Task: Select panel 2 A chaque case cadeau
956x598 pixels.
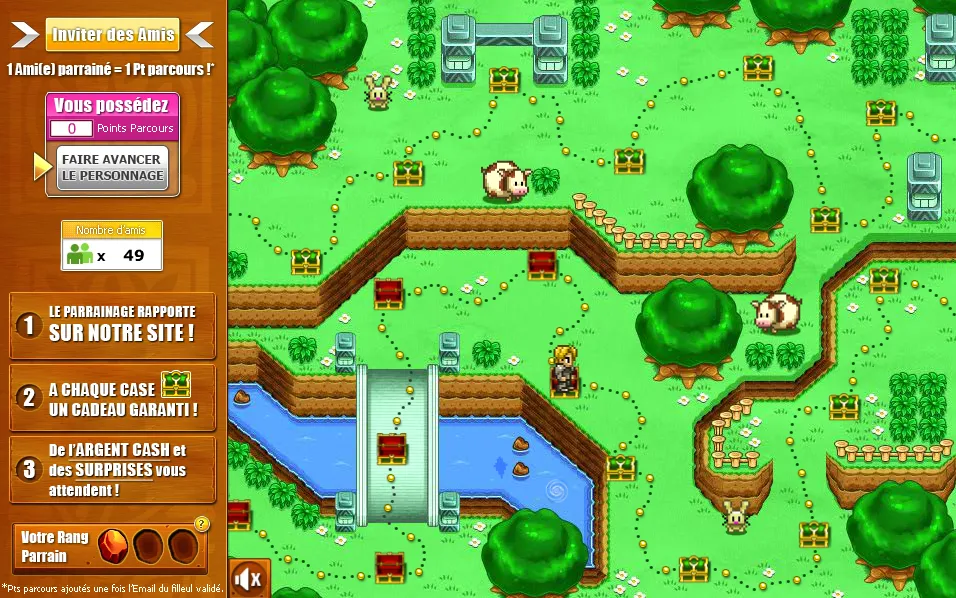Action: (112, 398)
